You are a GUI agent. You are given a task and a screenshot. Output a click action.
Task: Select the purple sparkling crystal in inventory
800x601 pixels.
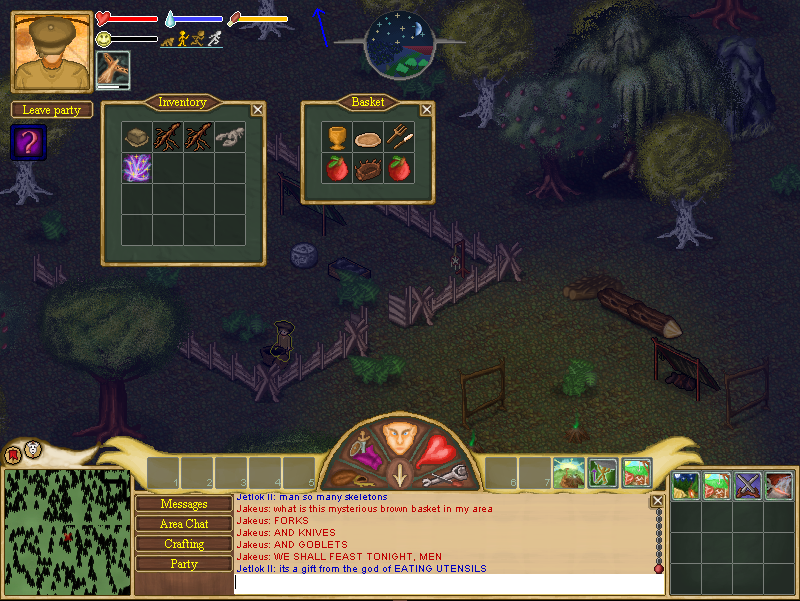coord(136,167)
